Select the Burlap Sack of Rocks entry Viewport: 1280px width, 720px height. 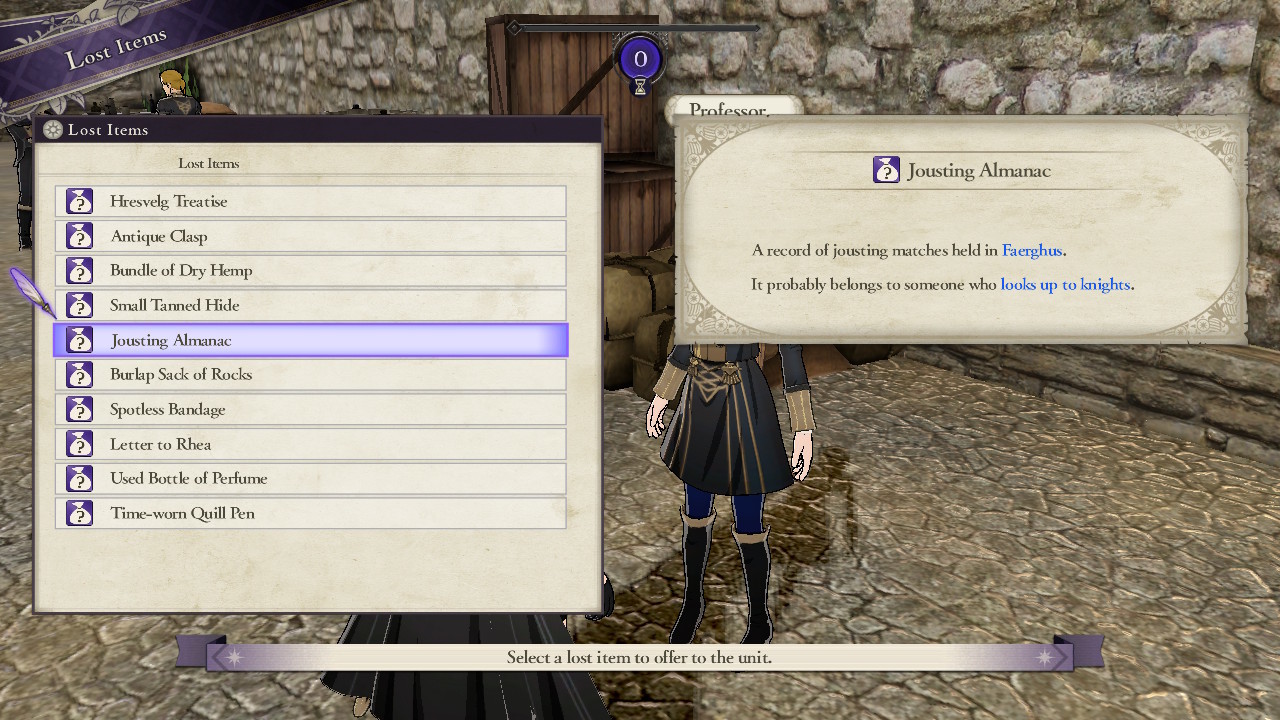(310, 374)
